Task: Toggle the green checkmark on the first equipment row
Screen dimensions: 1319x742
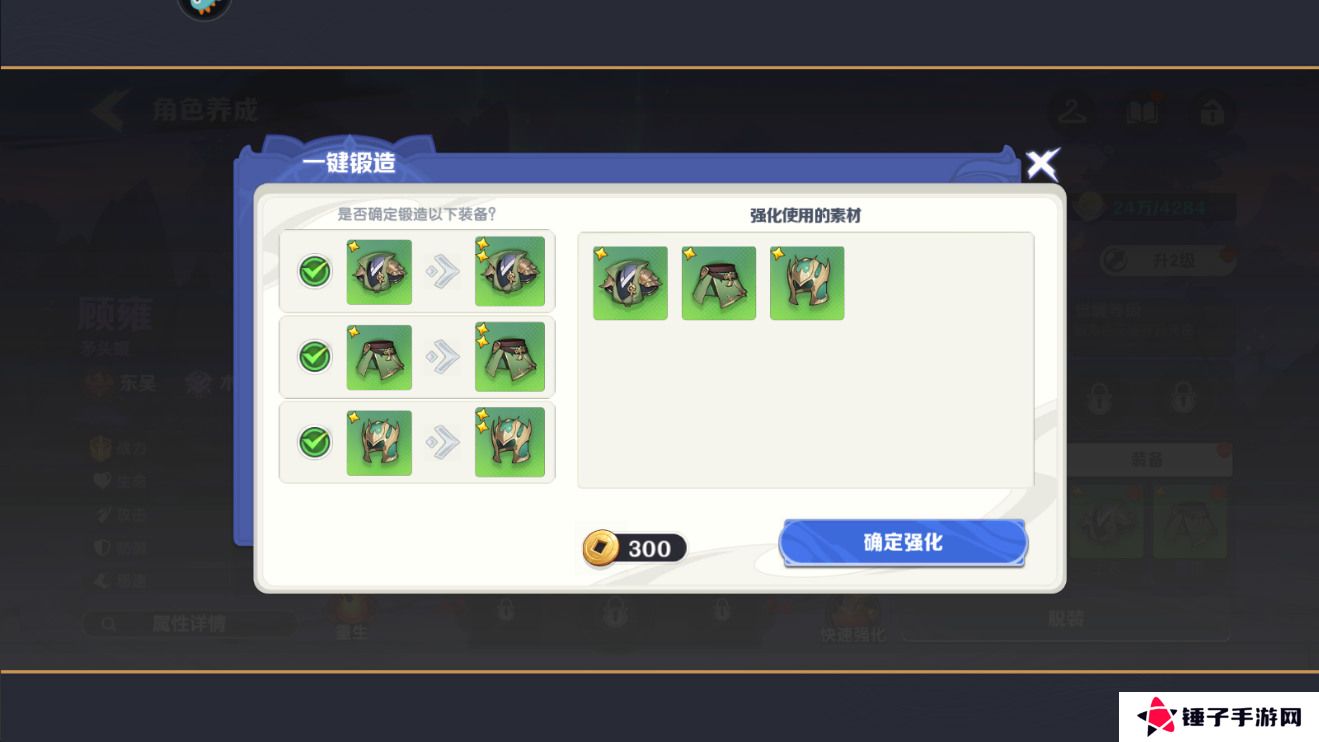Action: pos(313,271)
